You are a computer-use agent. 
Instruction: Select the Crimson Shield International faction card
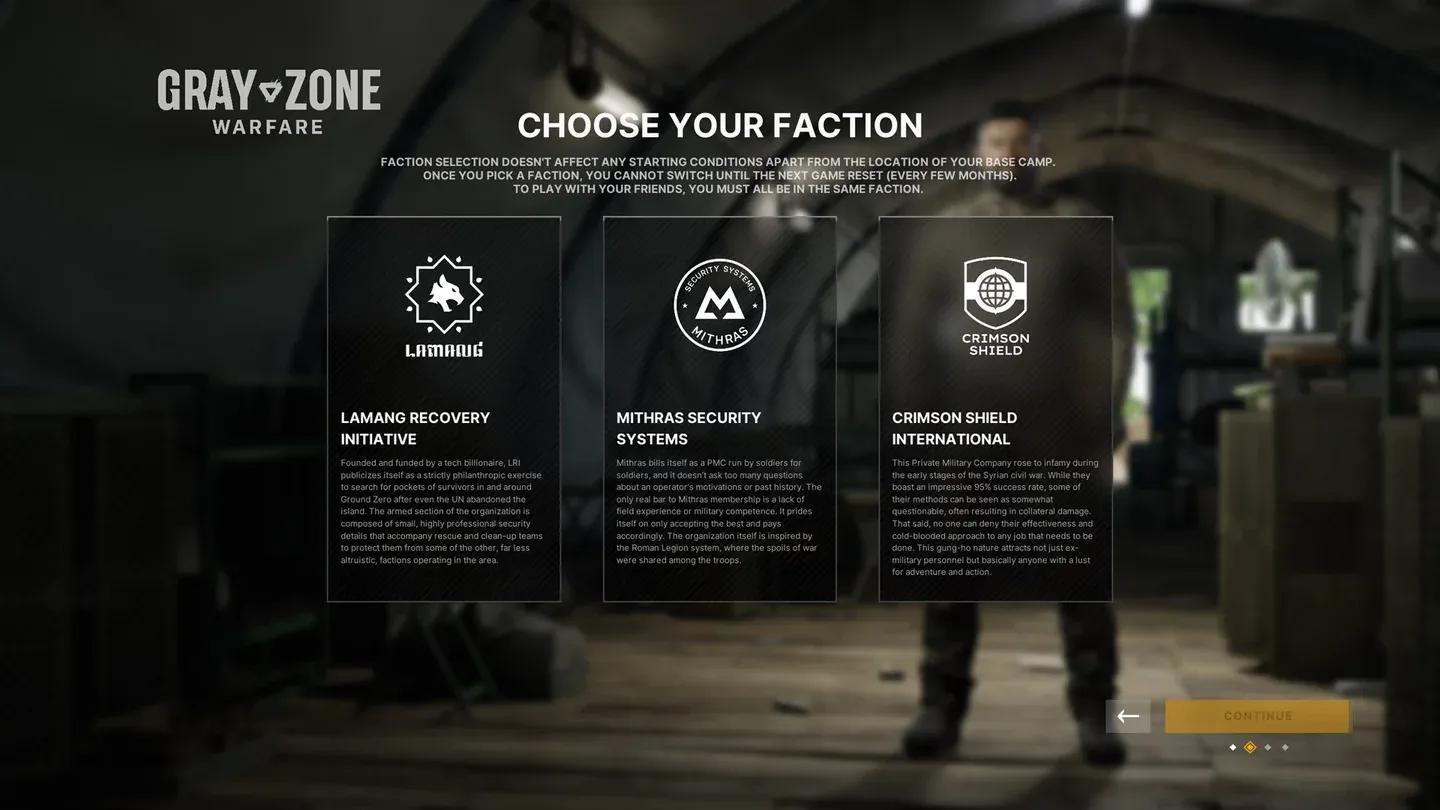pos(995,408)
